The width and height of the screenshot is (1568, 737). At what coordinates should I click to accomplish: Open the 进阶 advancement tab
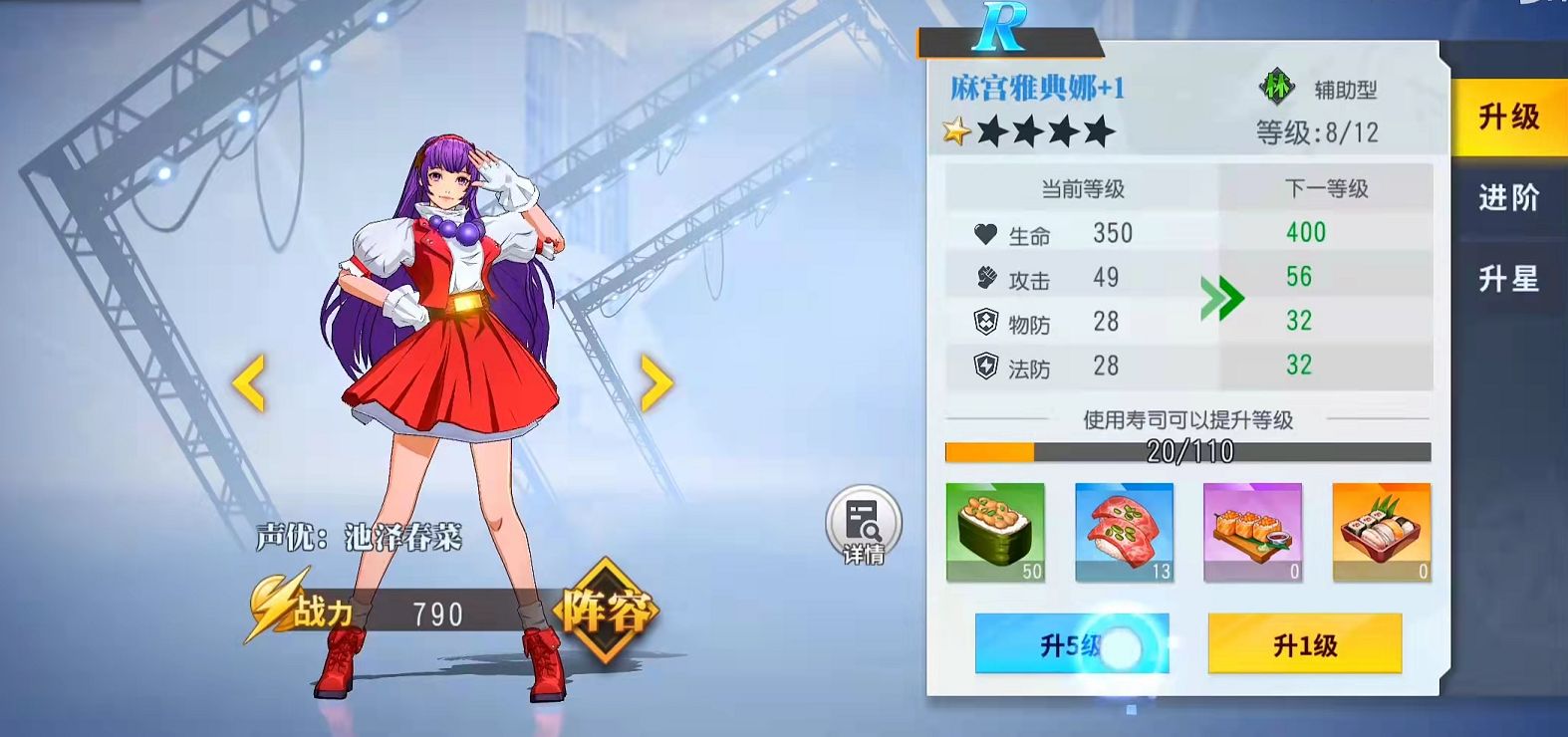tap(1508, 198)
